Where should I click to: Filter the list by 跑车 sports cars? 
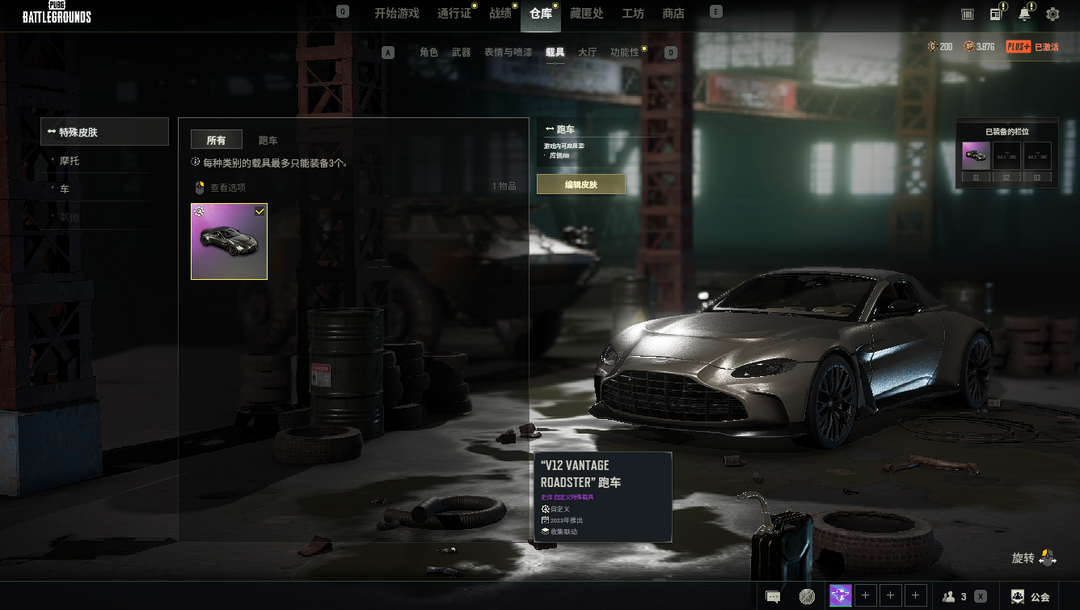[x=268, y=140]
